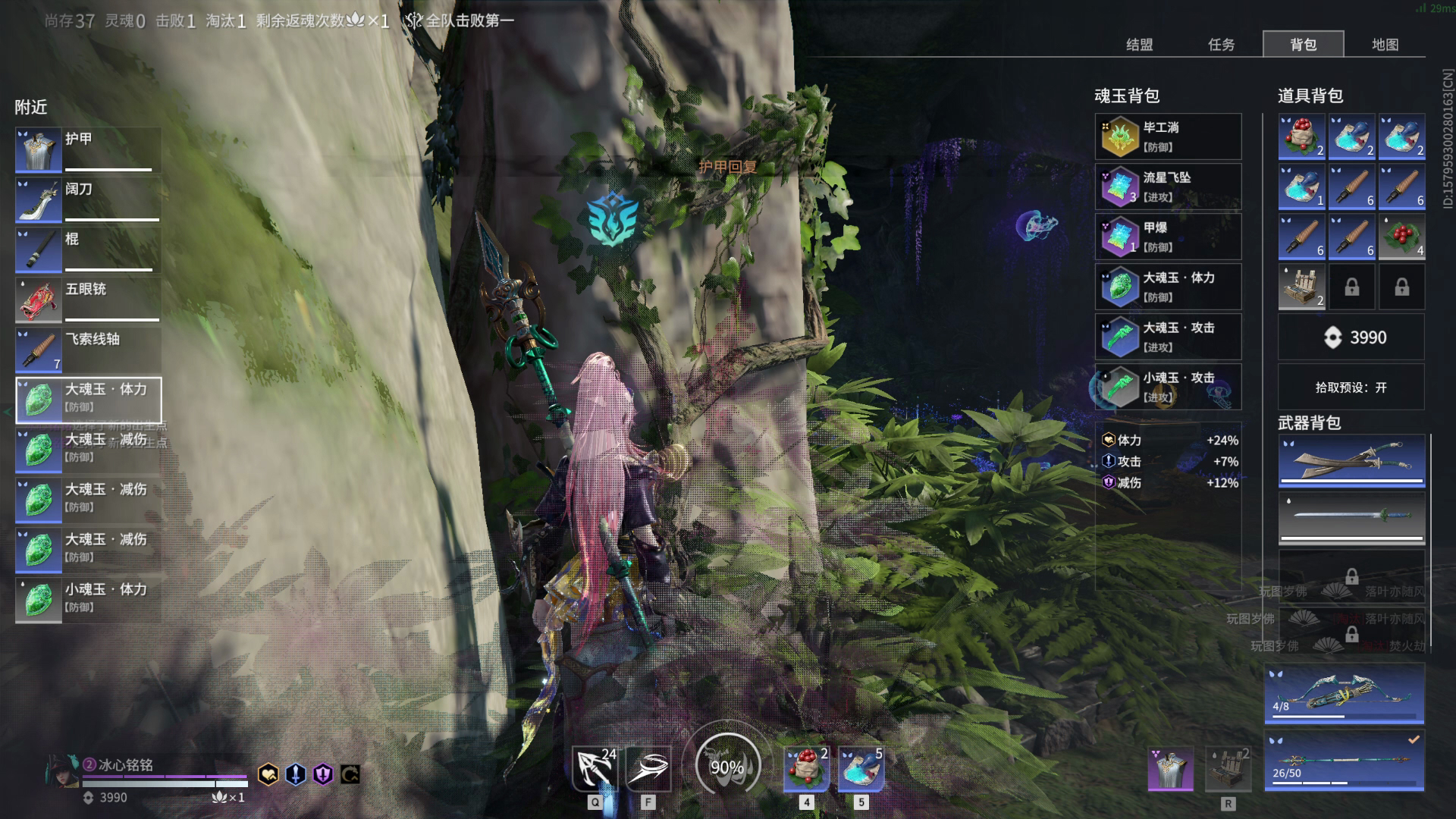The height and width of the screenshot is (819, 1456).
Task: Select the 背包 tab
Action: (x=1303, y=45)
